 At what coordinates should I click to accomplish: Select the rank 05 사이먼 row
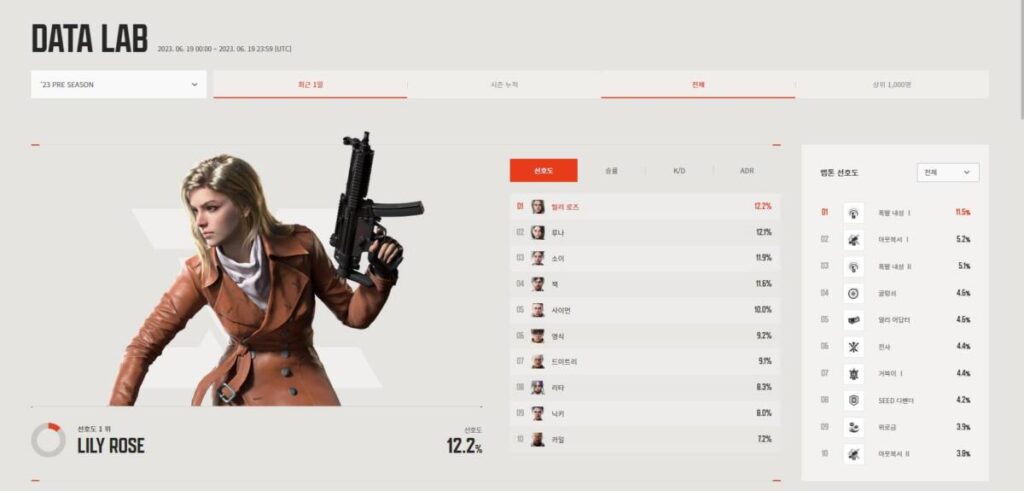(645, 310)
